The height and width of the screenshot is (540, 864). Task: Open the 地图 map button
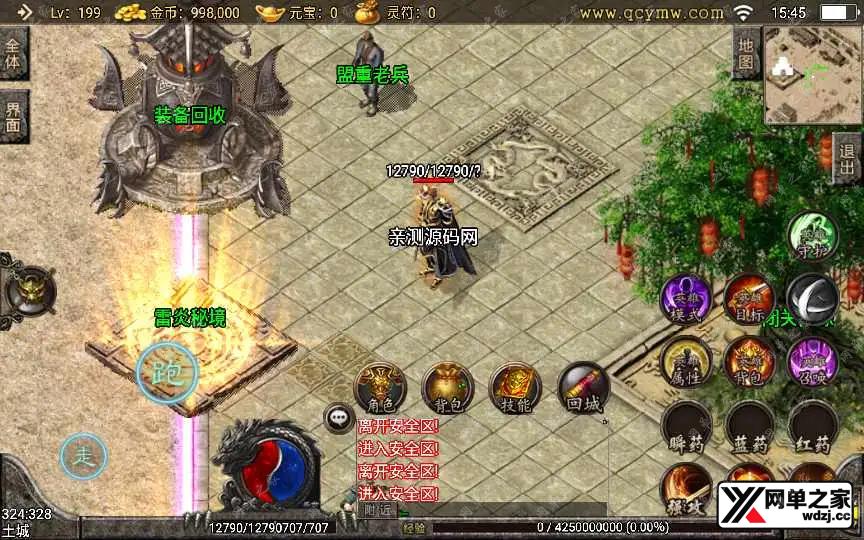[746, 54]
